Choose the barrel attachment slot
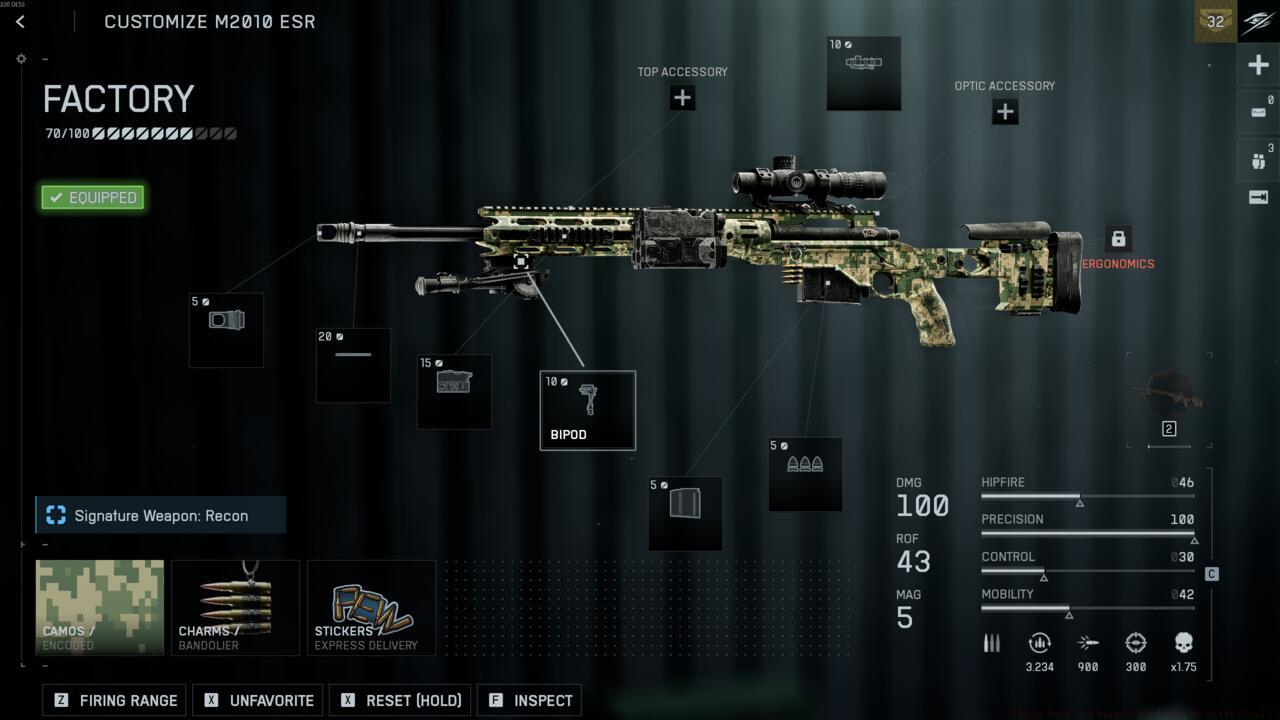This screenshot has width=1280, height=720. click(x=353, y=365)
